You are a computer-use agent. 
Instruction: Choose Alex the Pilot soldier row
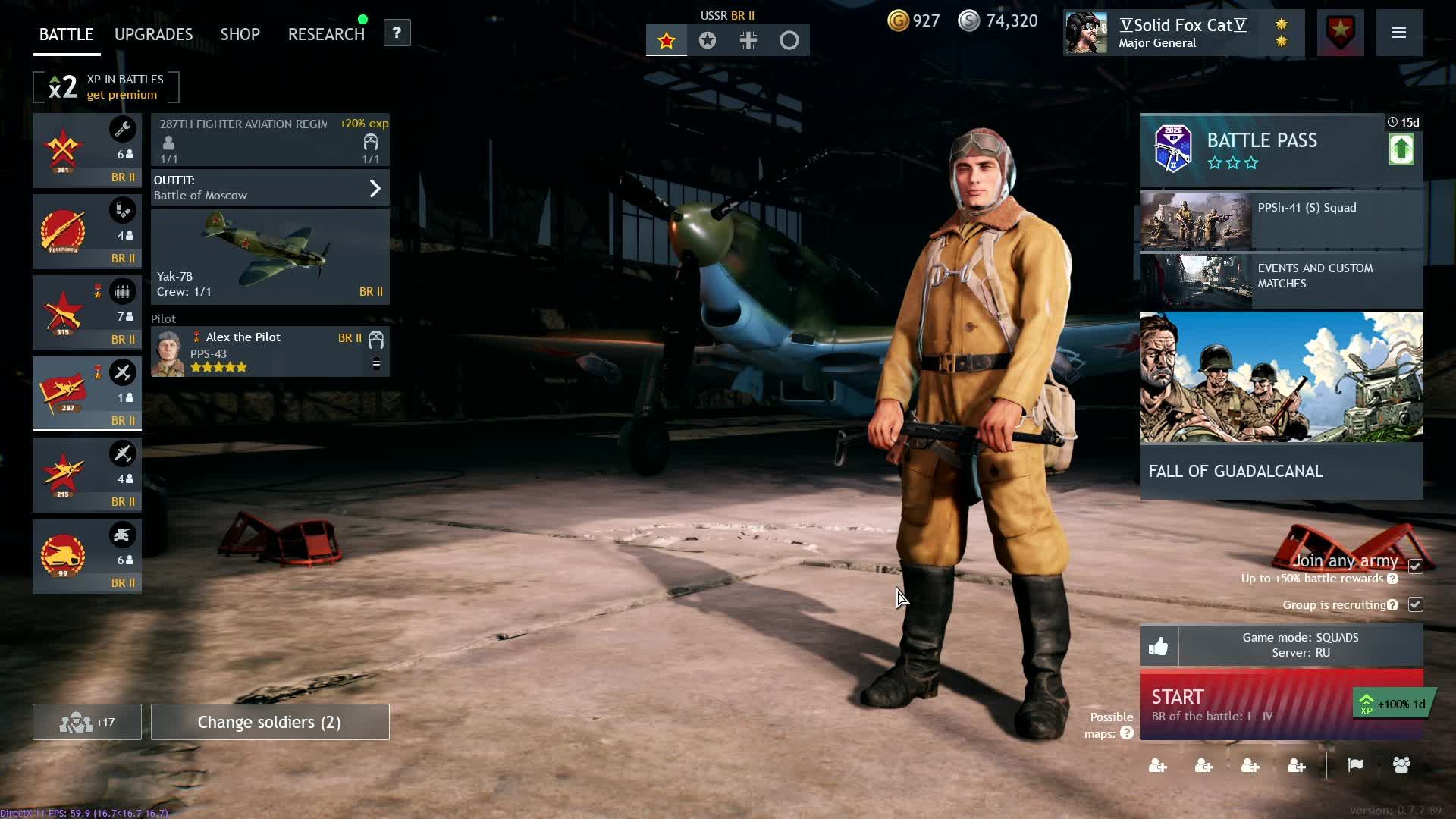(270, 352)
